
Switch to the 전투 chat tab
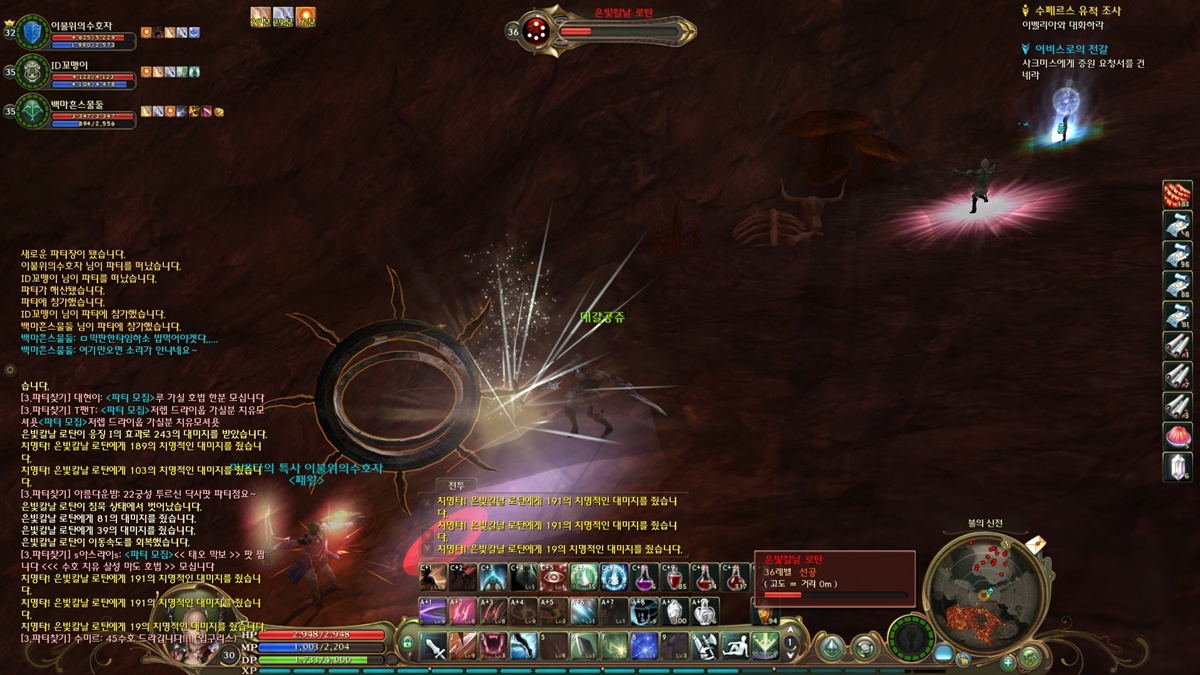pyautogui.click(x=455, y=485)
